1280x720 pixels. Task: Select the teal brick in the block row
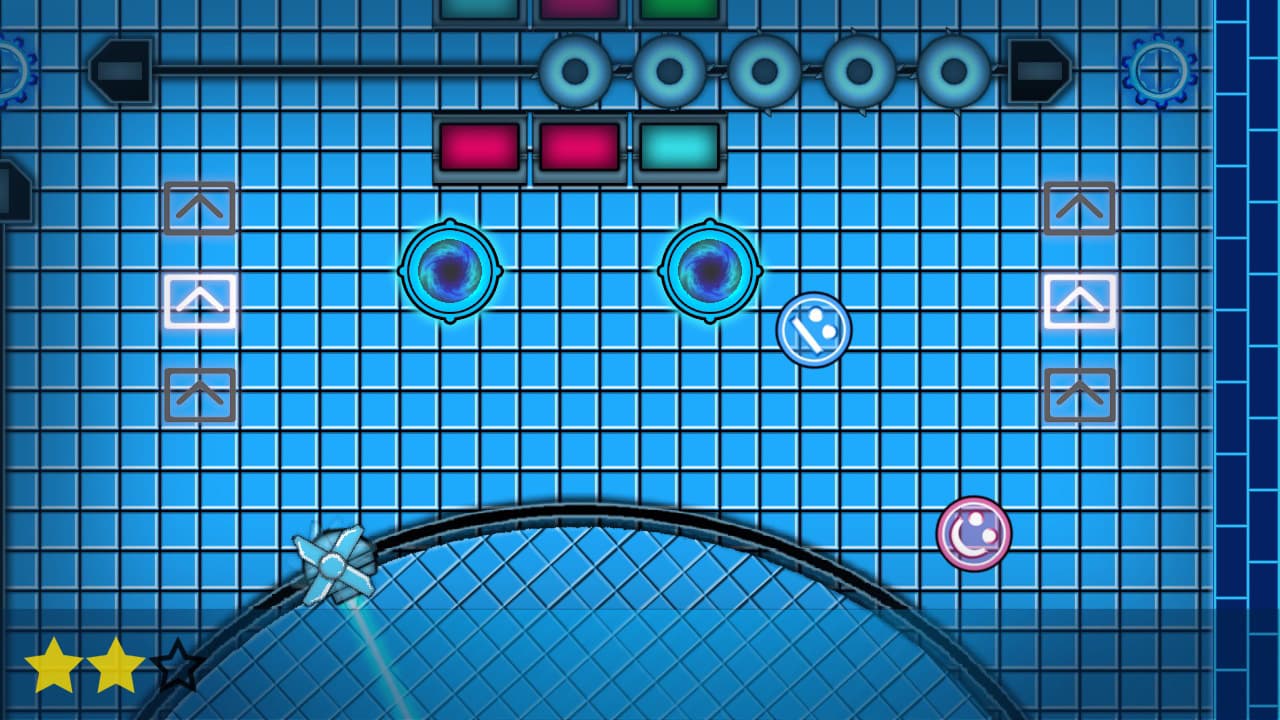pos(677,148)
